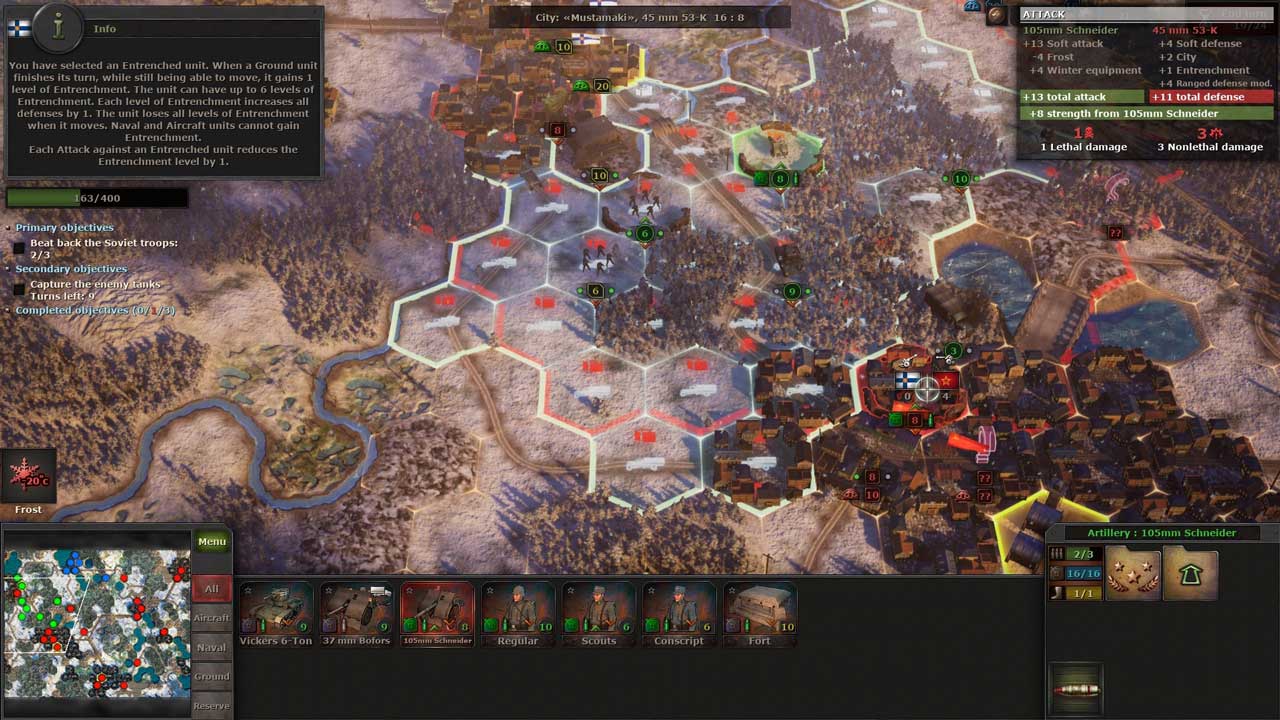1280x720 pixels.
Task: Click the Frost weather indicator icon
Action: tap(28, 477)
